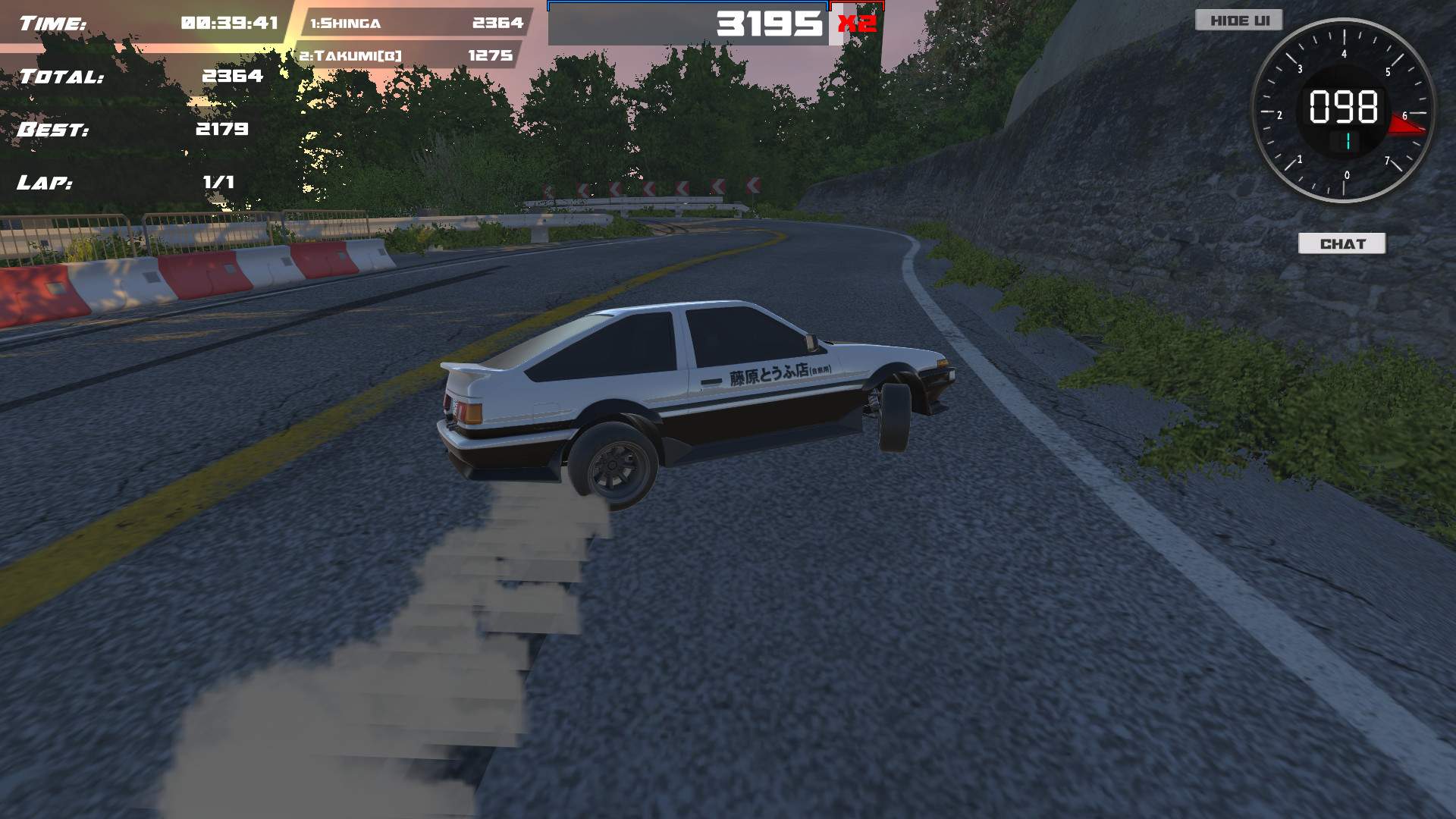Click the red needle on the speedometer

(1408, 125)
